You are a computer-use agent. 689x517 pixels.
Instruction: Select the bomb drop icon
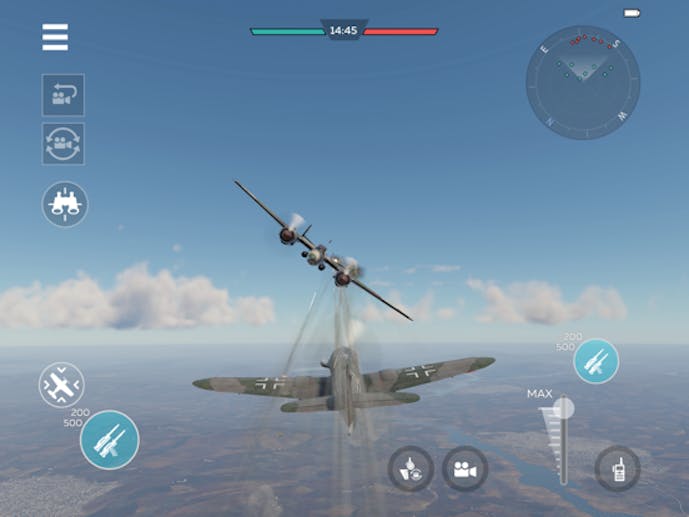411,468
